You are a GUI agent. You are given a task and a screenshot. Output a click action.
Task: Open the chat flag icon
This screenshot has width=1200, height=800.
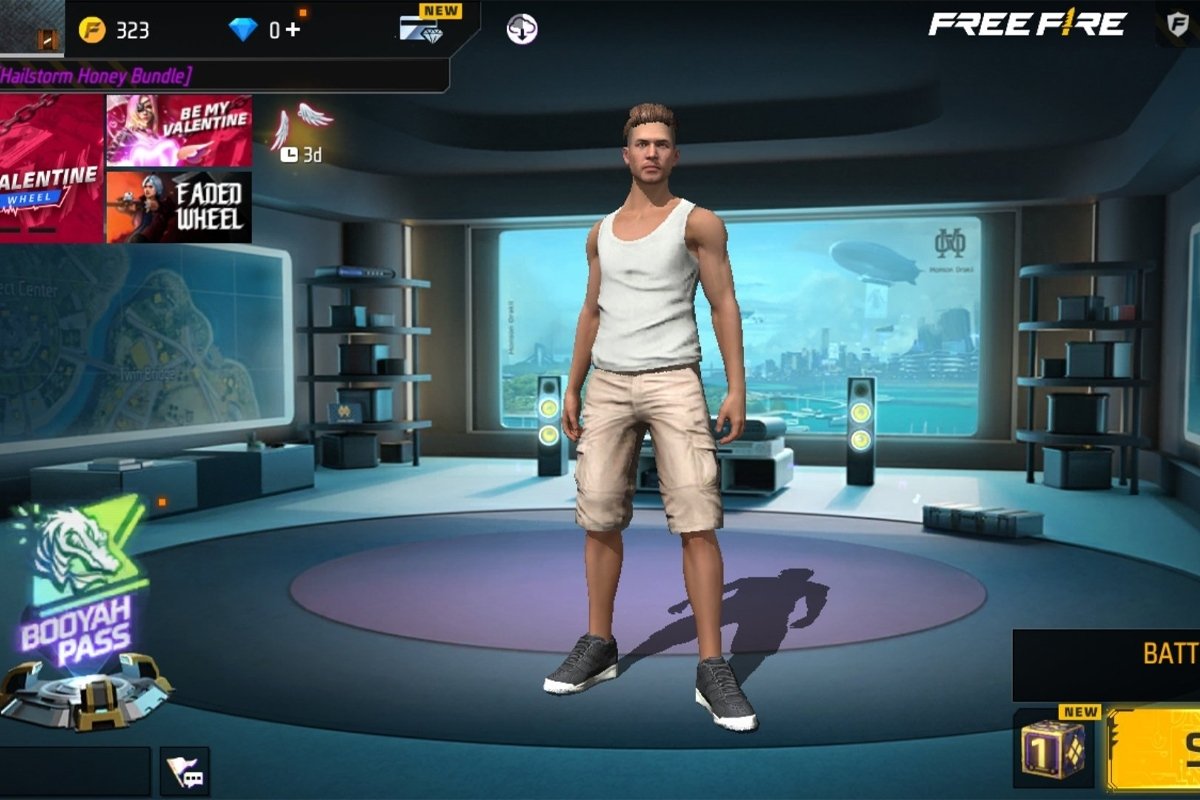(x=185, y=771)
